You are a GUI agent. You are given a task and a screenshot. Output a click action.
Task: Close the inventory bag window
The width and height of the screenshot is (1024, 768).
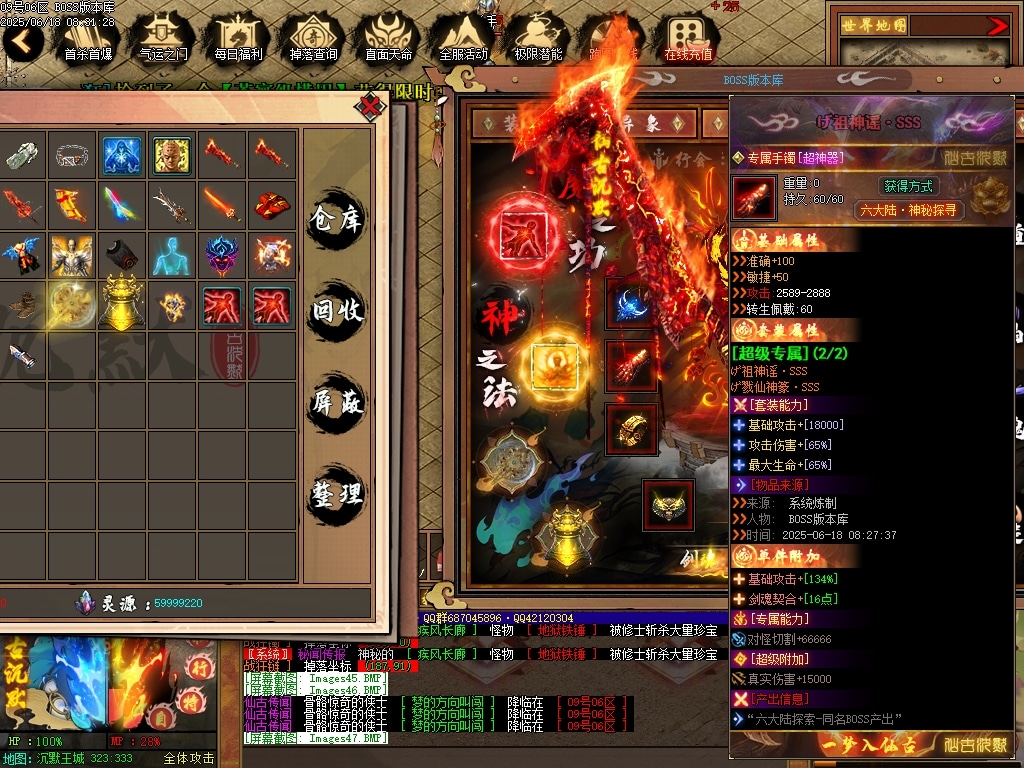tap(371, 105)
